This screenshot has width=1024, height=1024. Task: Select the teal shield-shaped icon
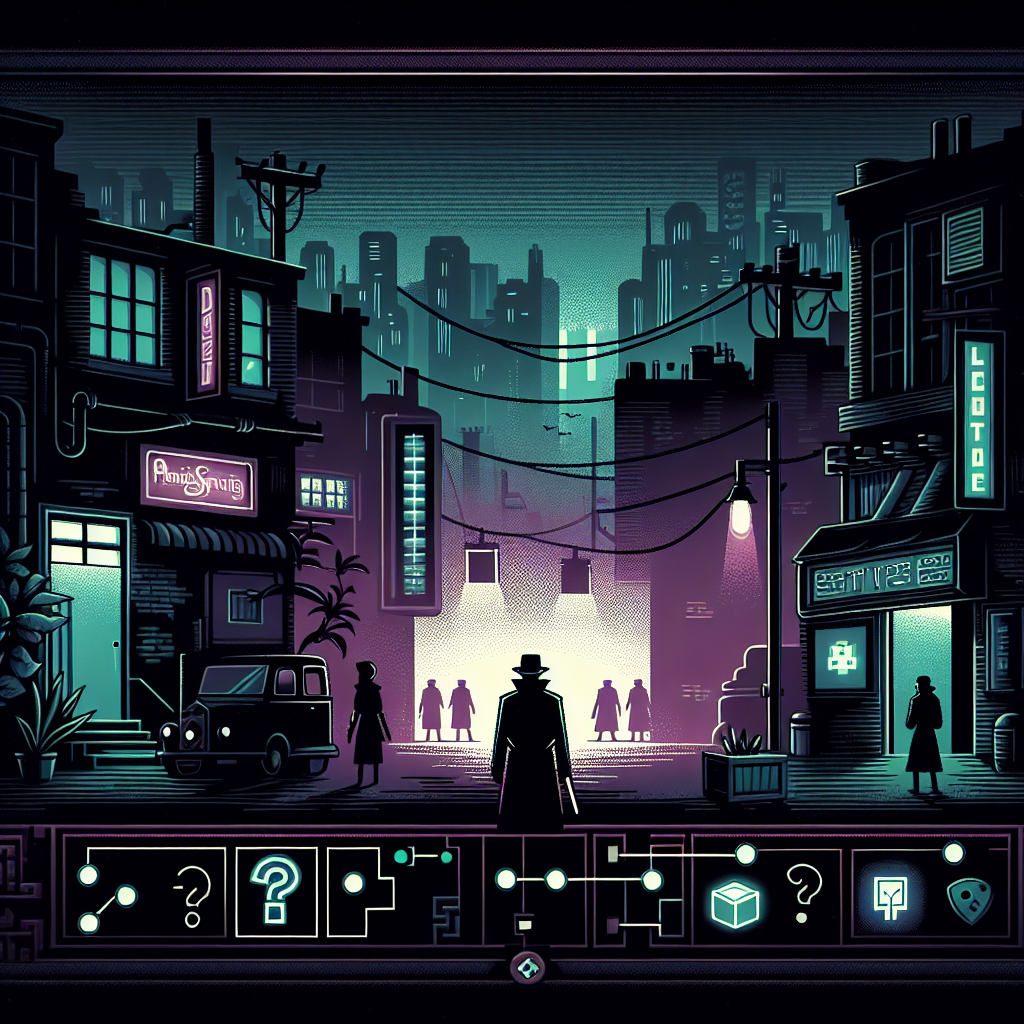click(963, 898)
